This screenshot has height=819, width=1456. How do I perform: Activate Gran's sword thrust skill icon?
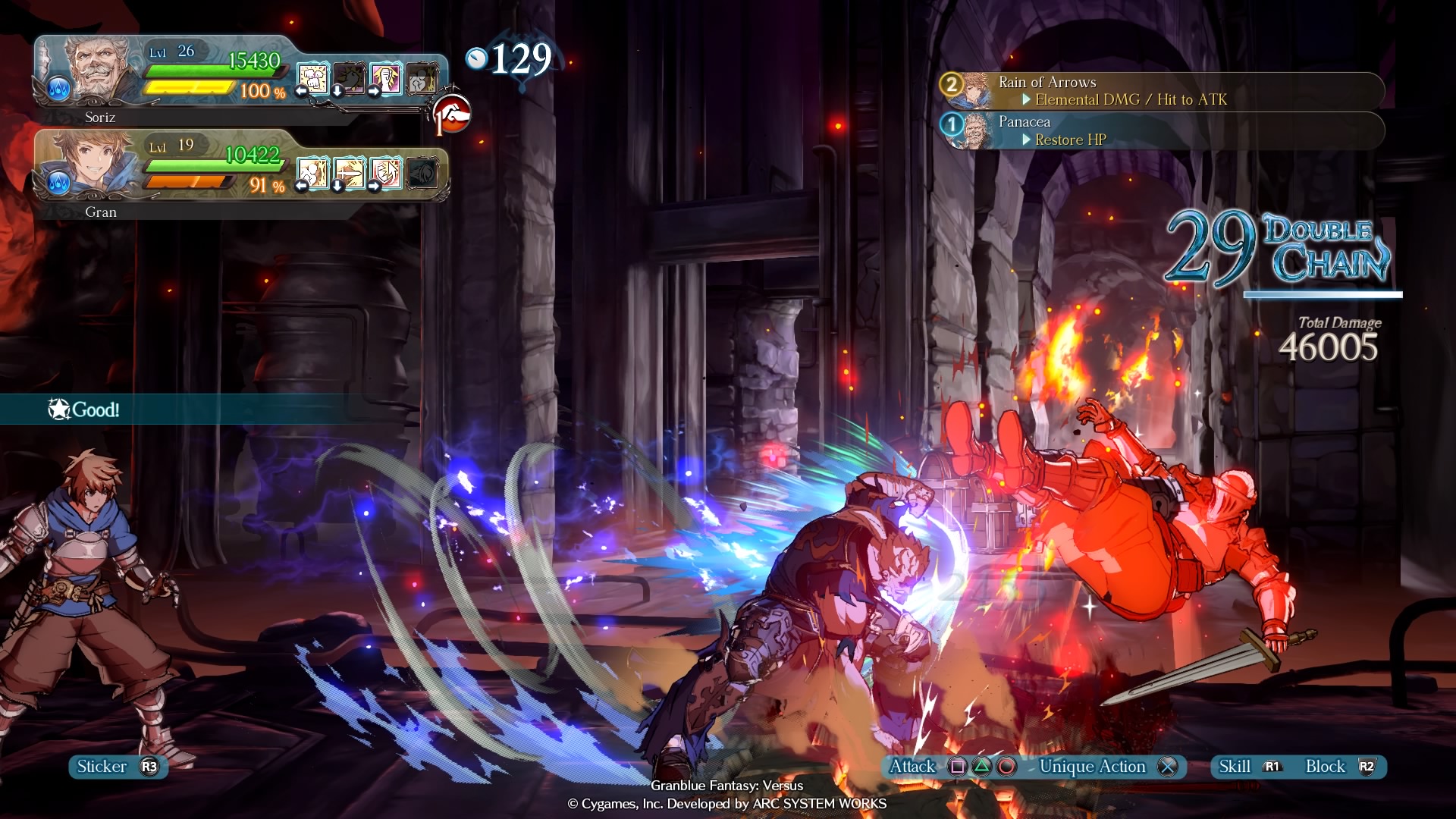(x=350, y=173)
